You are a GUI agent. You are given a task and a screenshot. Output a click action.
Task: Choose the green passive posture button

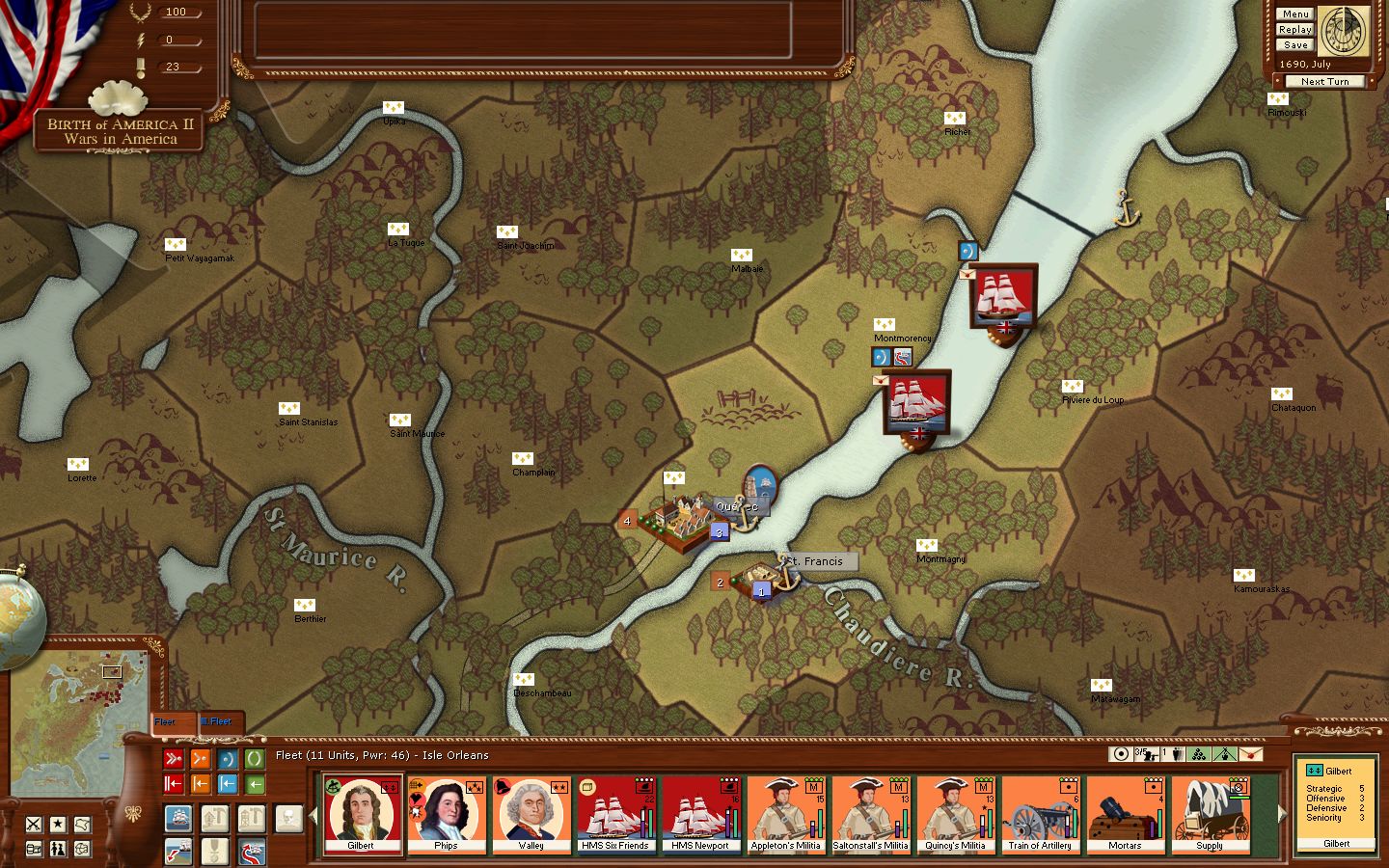coord(255,759)
